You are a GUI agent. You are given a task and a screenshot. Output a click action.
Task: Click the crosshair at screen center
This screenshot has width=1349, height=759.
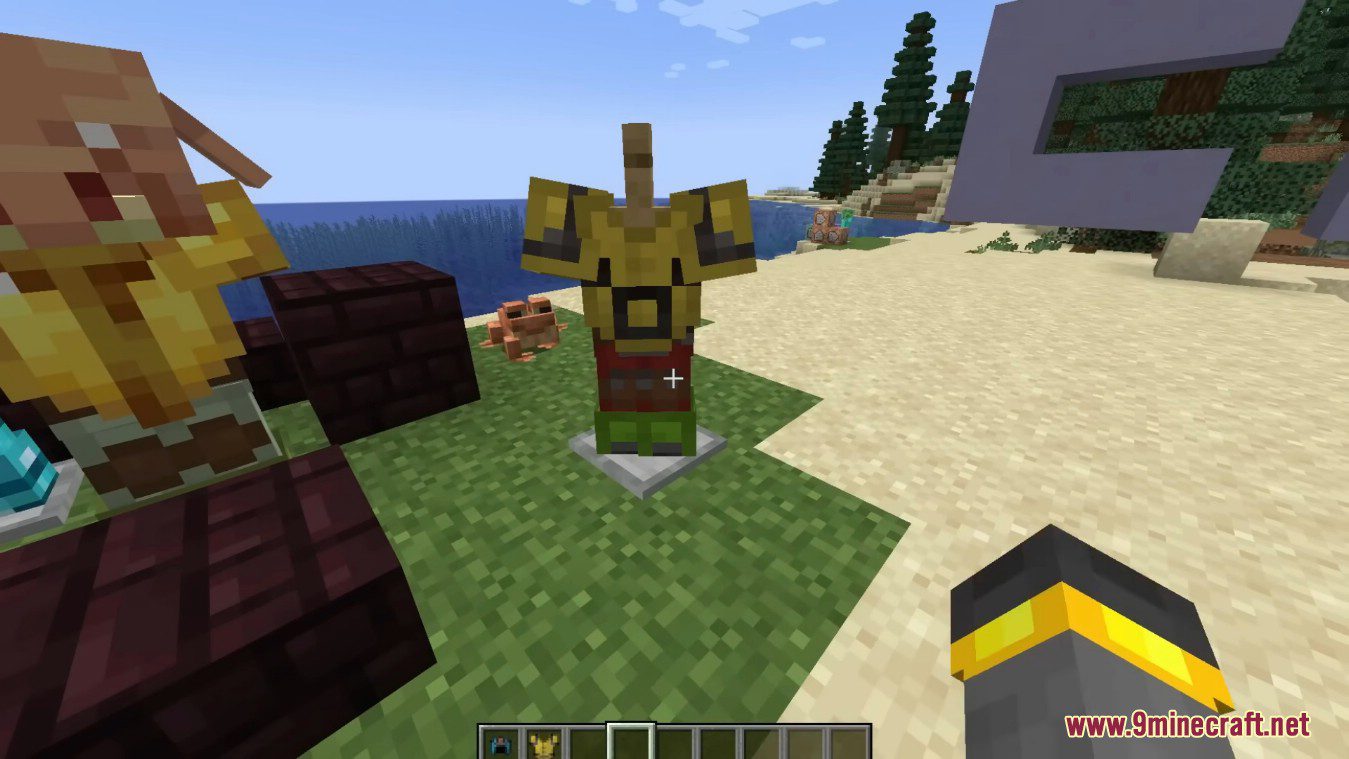tap(673, 378)
